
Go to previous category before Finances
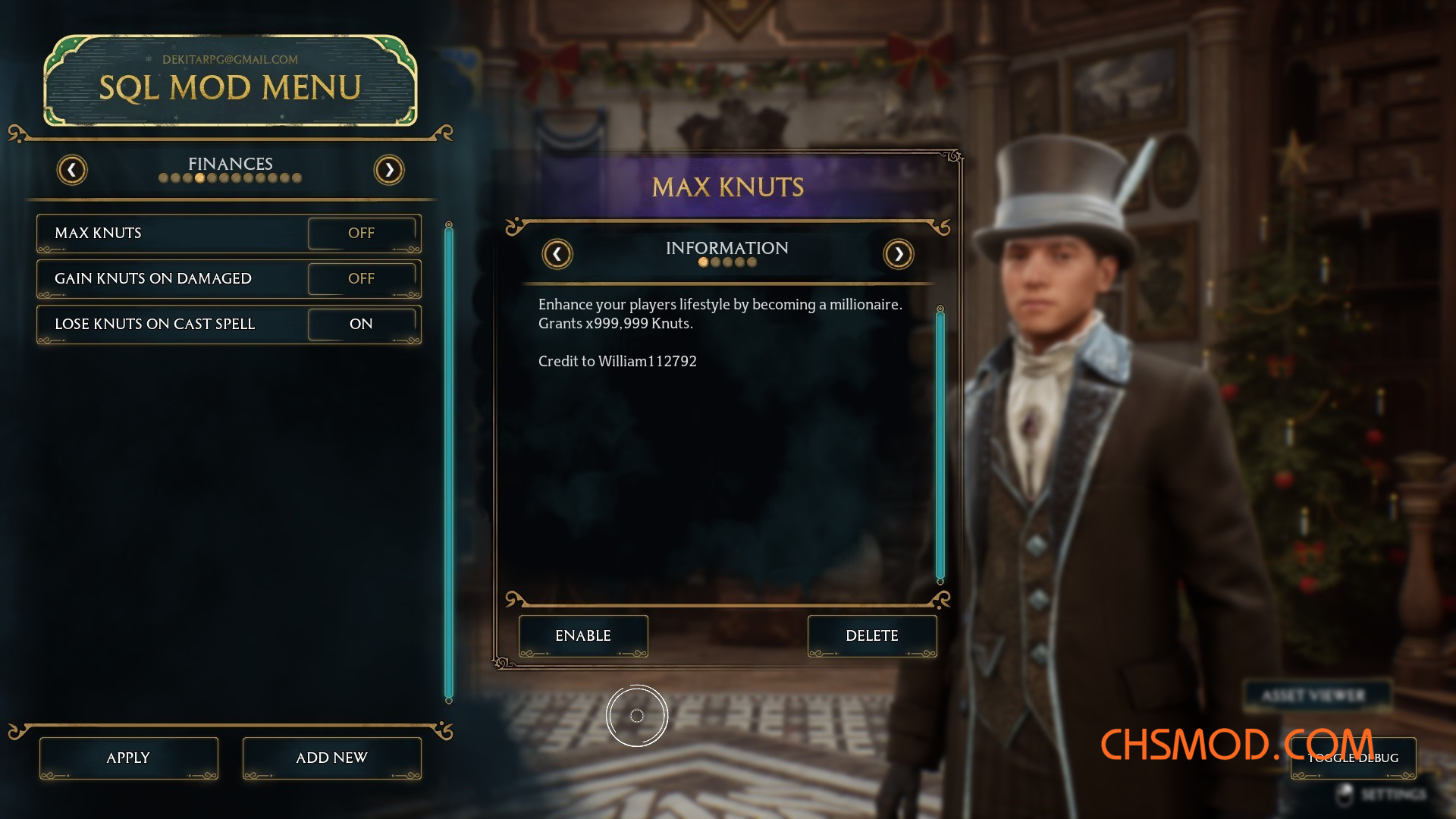[x=72, y=170]
